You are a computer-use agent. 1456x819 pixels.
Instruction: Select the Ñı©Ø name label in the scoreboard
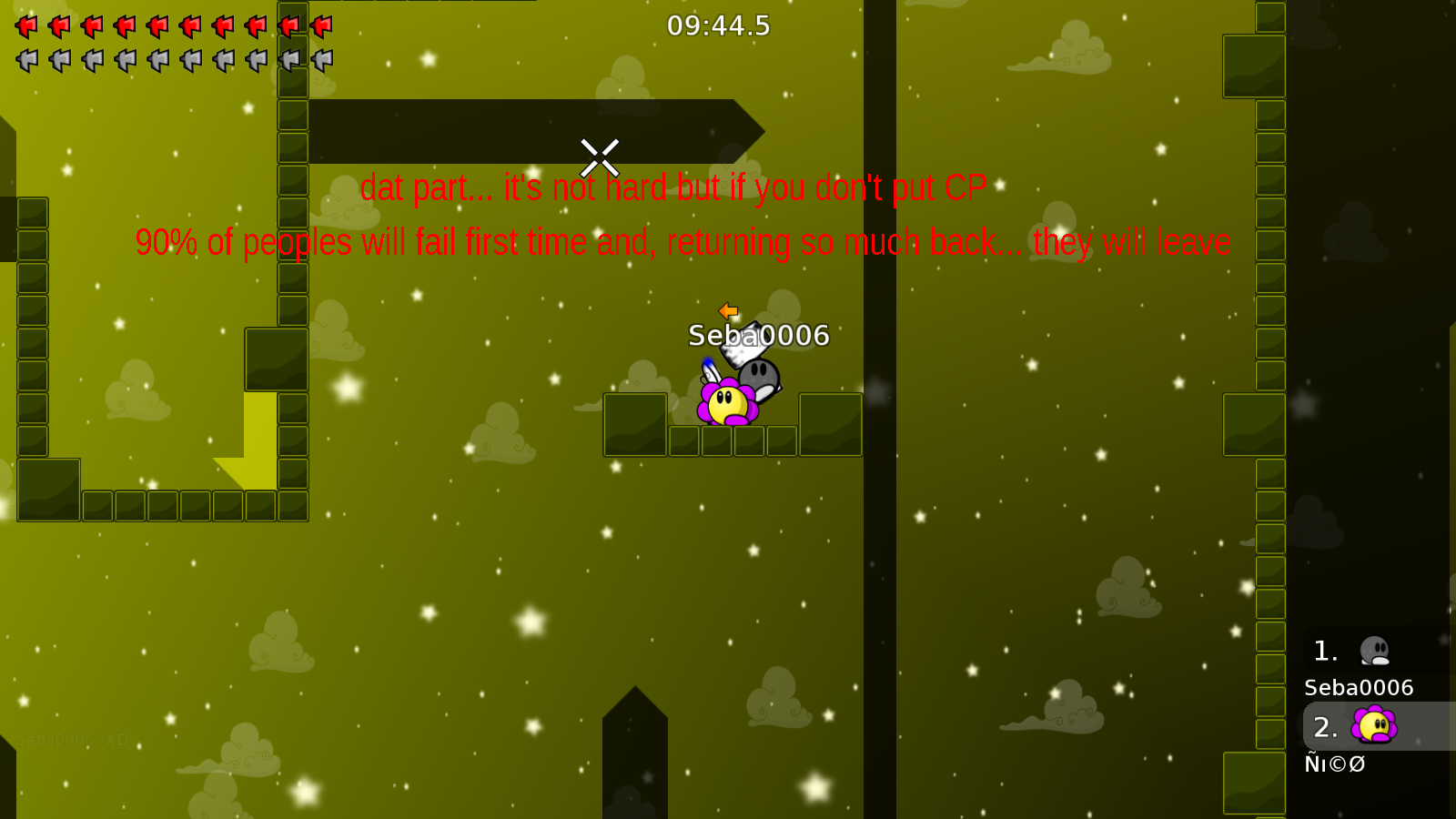coord(1334,764)
